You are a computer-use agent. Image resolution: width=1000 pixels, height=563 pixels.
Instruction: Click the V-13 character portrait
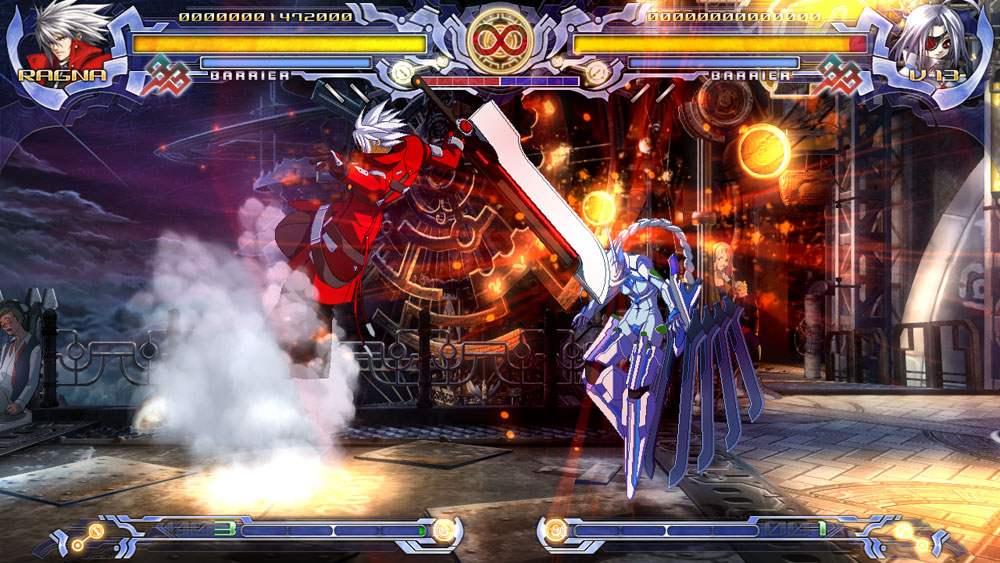pos(938,40)
